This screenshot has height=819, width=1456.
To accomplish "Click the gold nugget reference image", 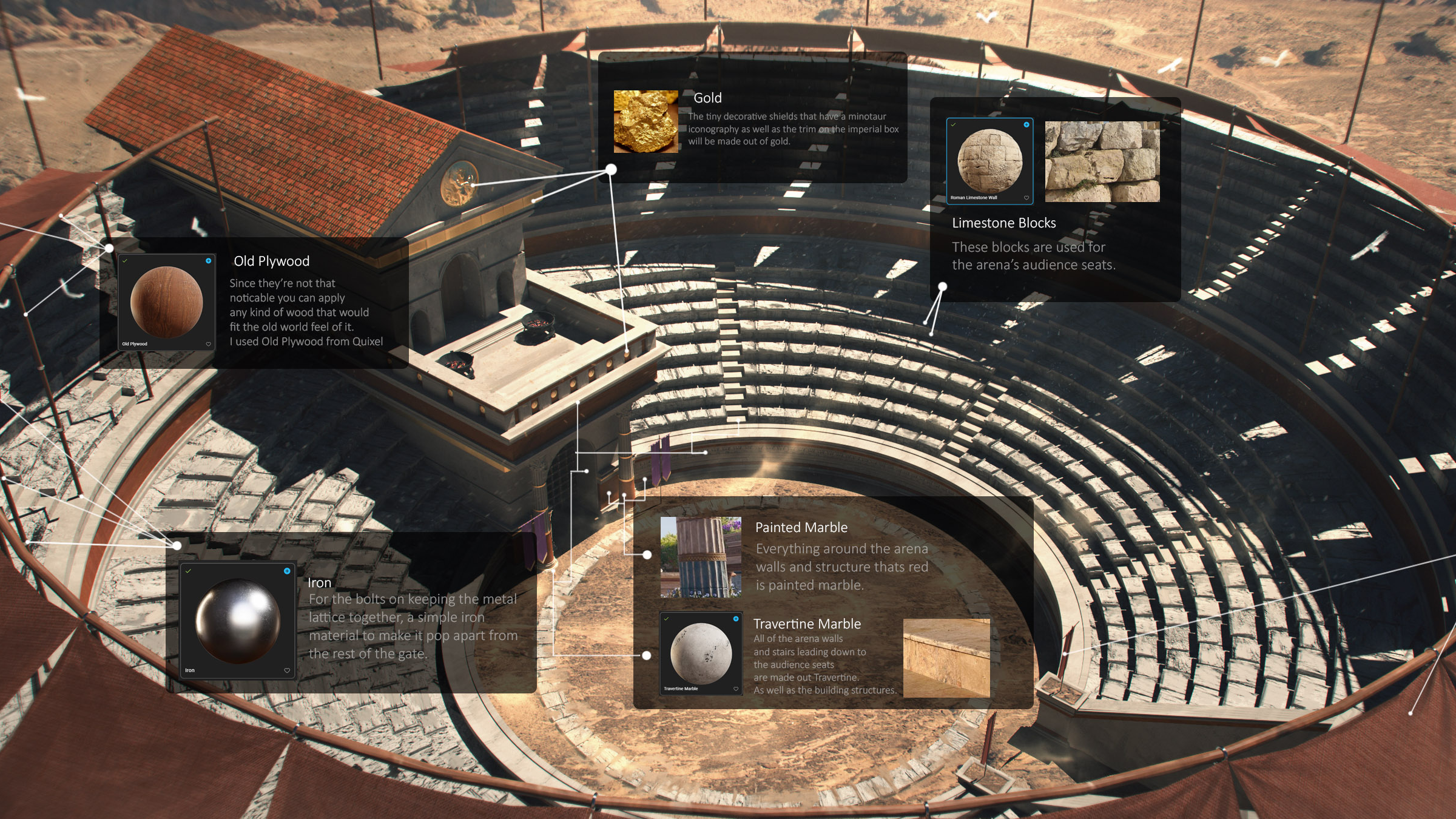I will [645, 121].
